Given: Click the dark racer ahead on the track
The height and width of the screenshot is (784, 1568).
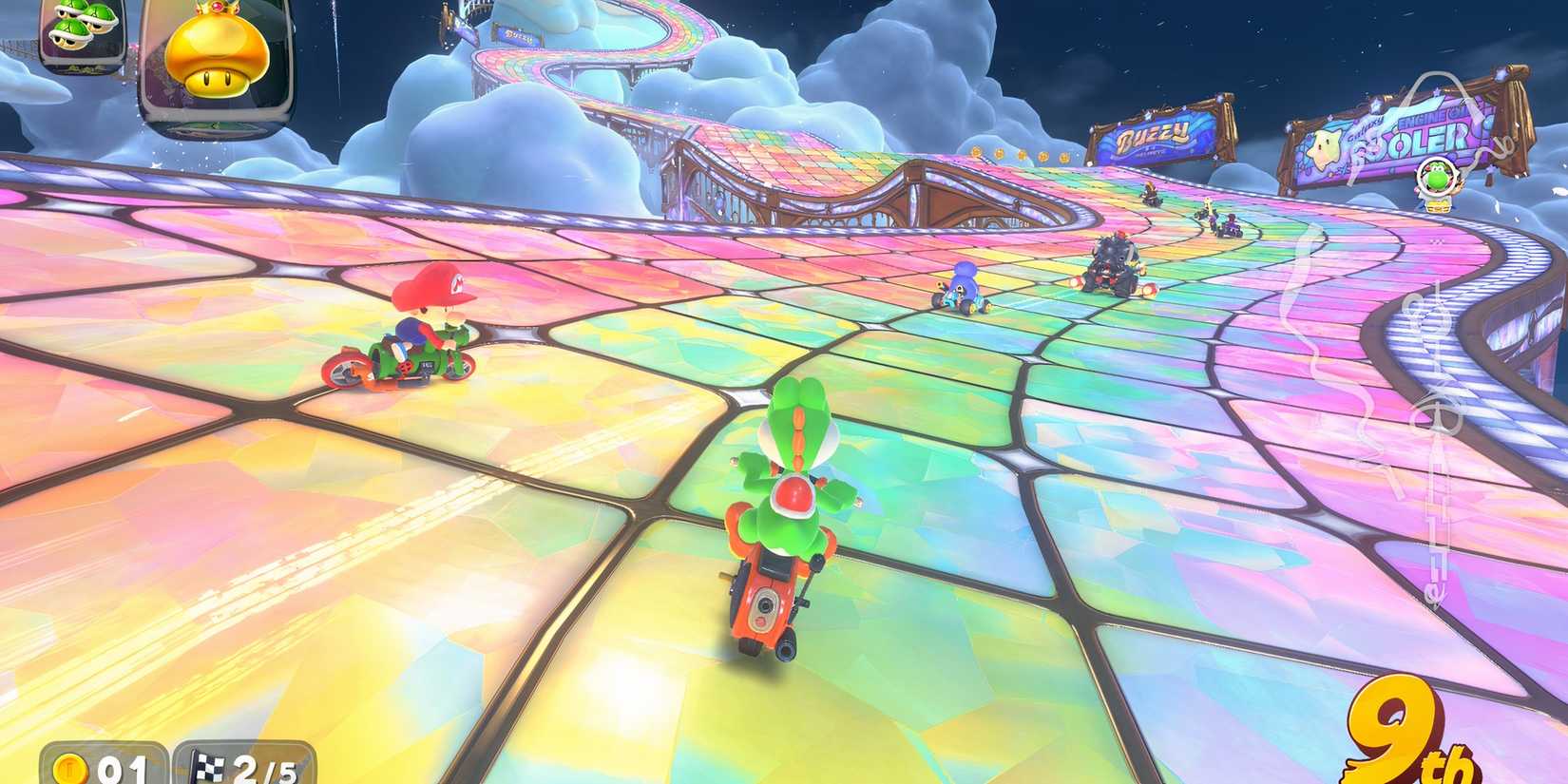Looking at the screenshot, I should (1117, 261).
